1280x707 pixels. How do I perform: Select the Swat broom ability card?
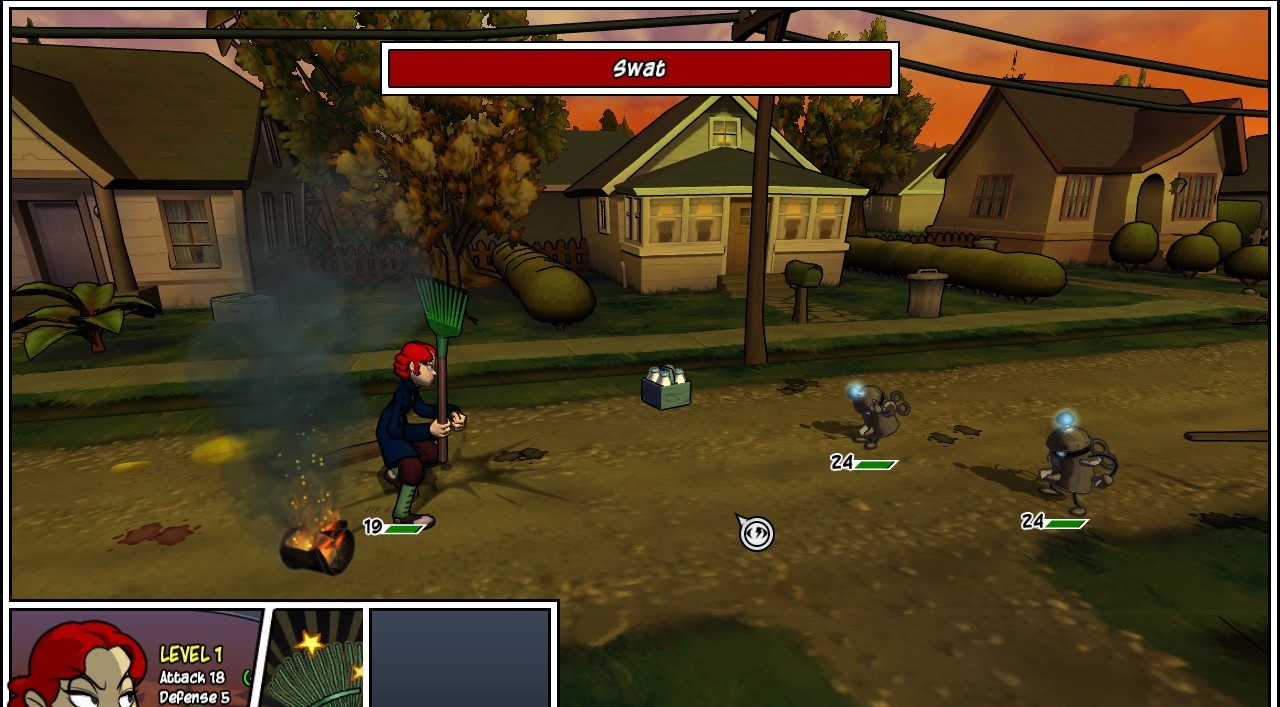[316, 660]
